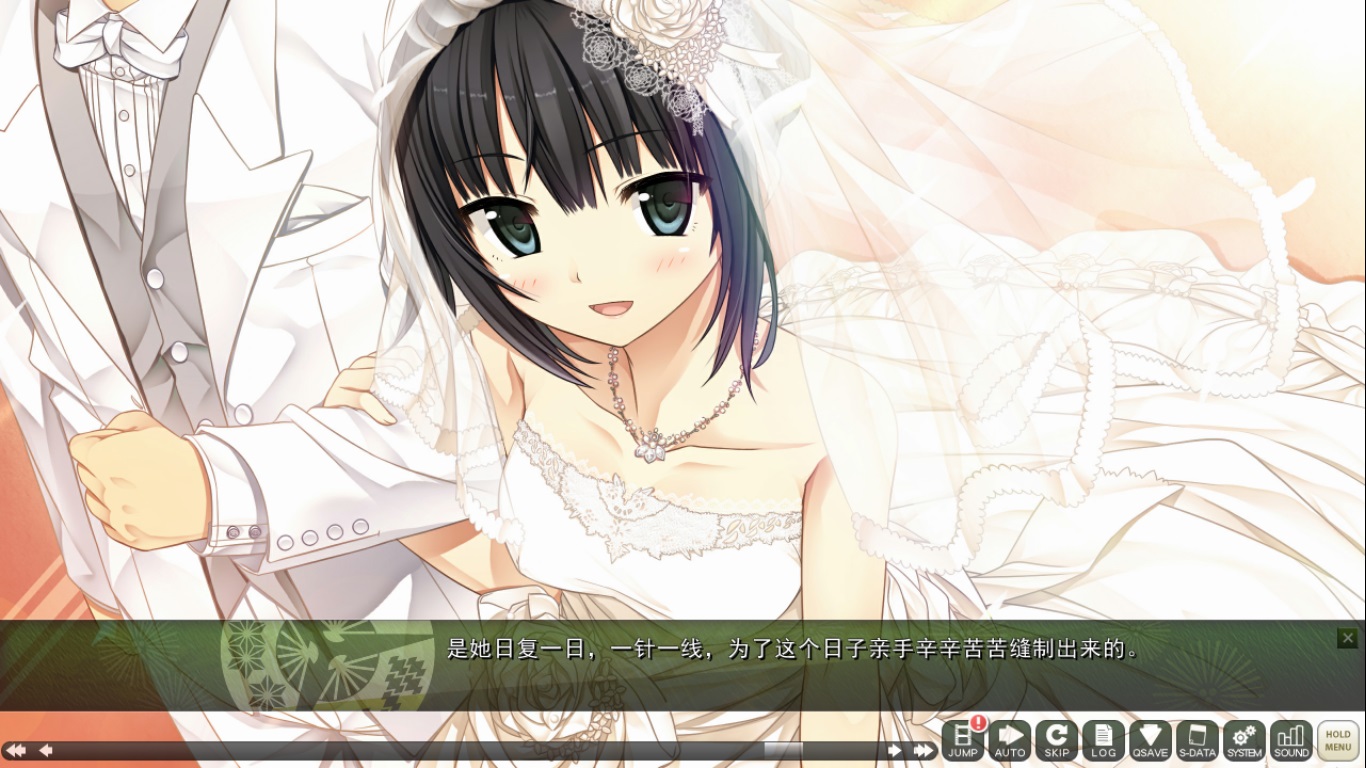
Task: Open the JUMP screen
Action: click(962, 742)
